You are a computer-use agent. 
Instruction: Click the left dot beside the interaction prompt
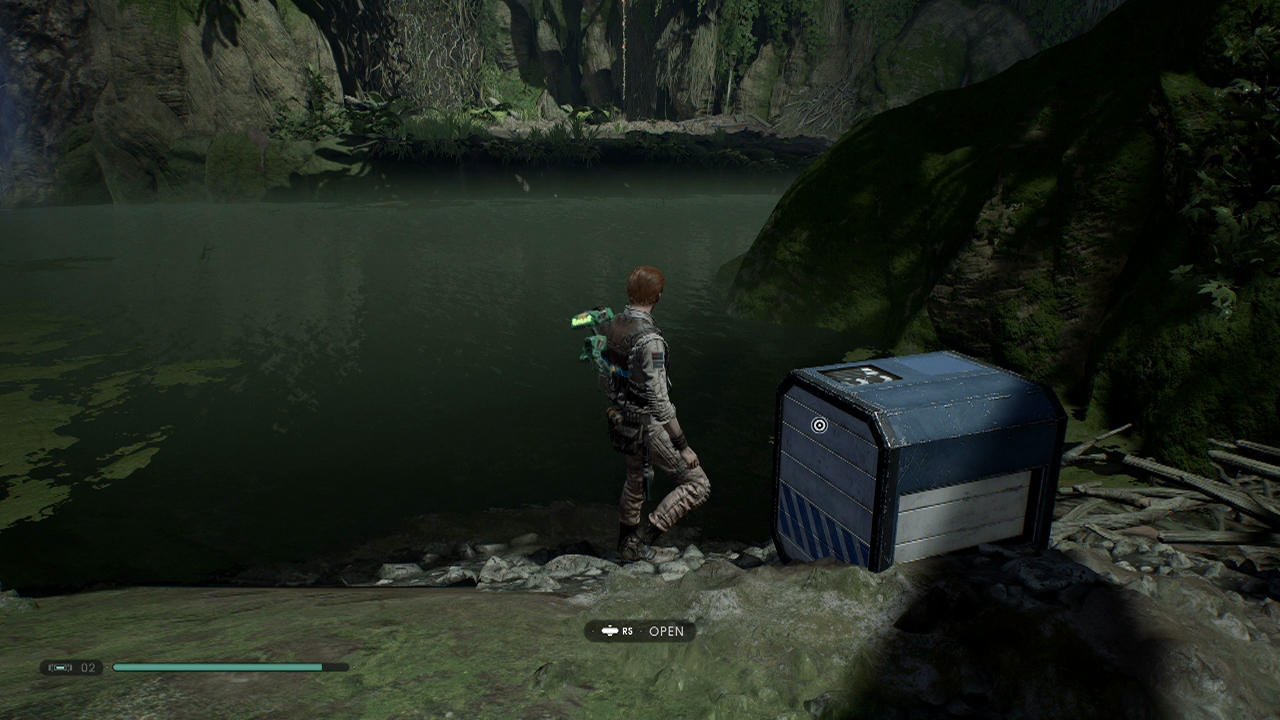[593, 630]
